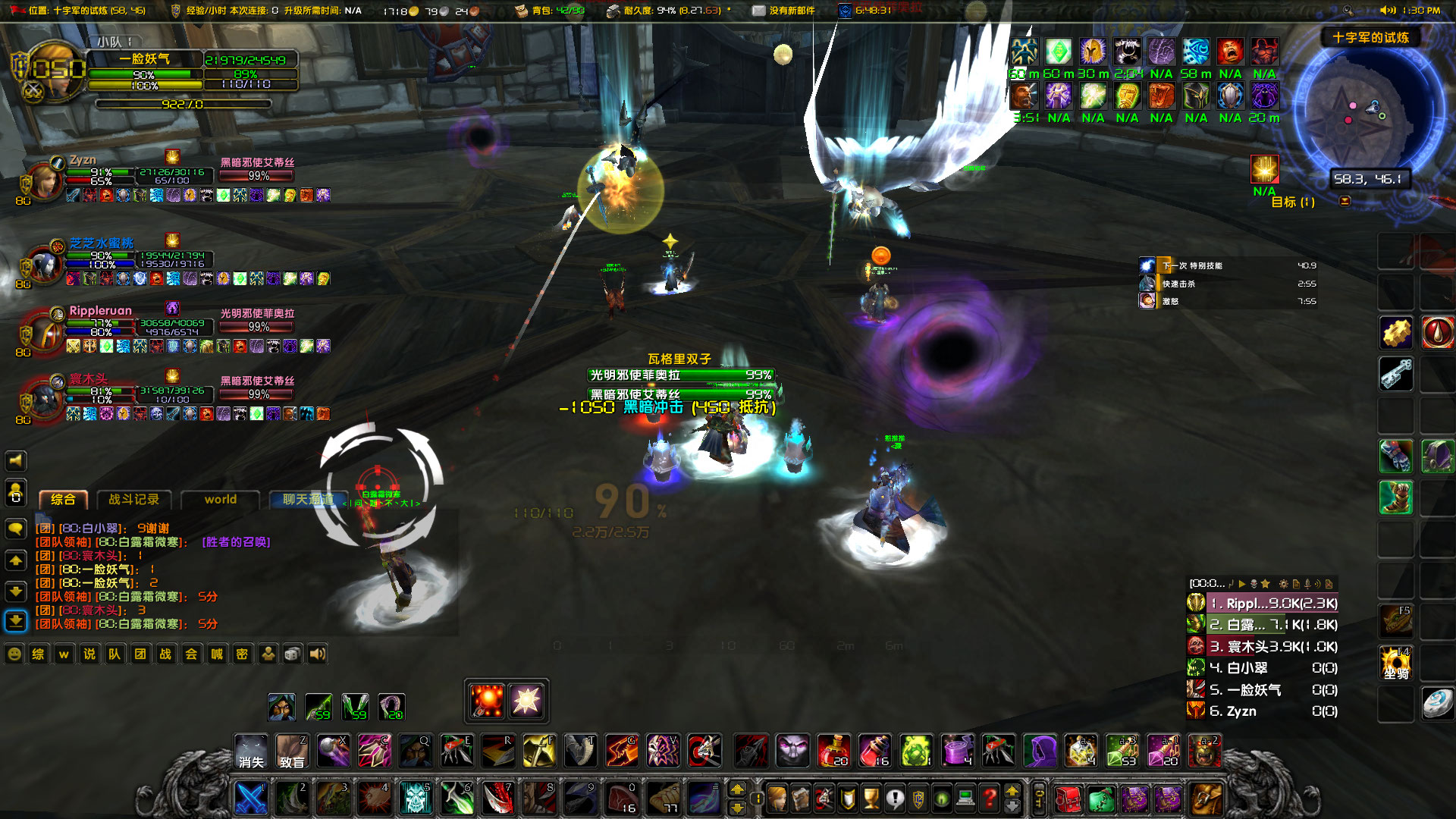Click the mailbox icon in the top bar

coord(758,10)
